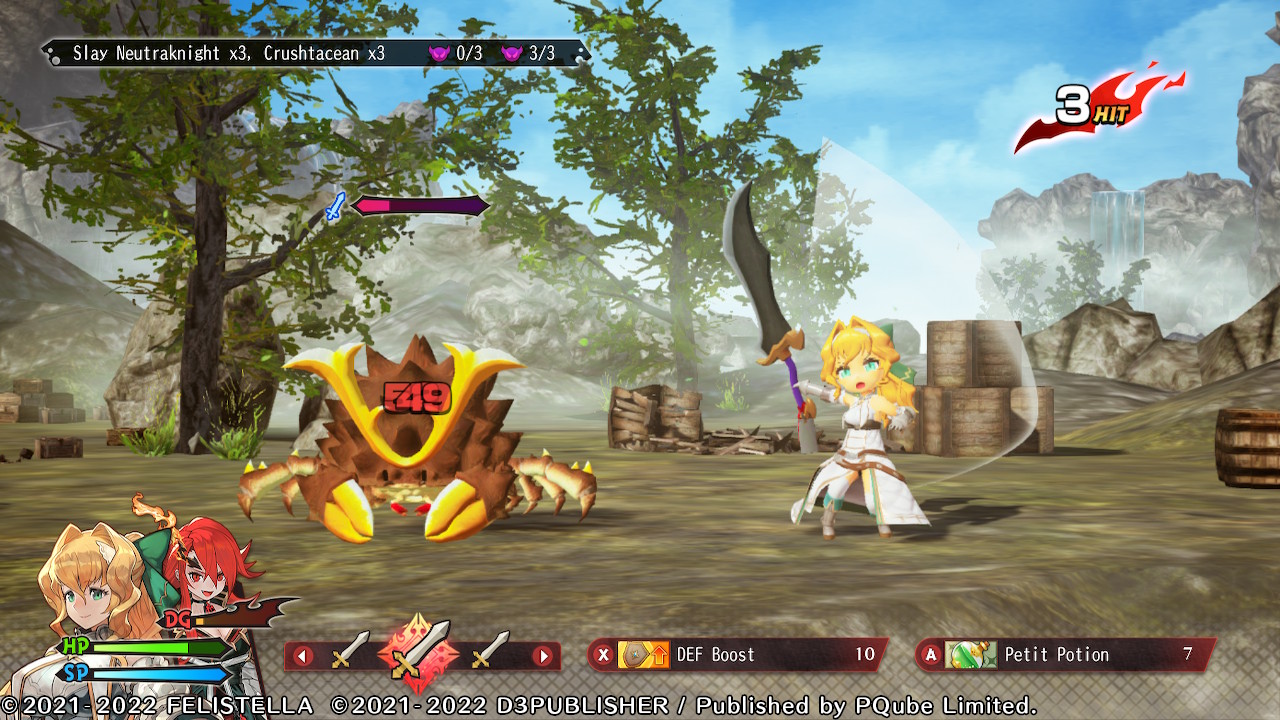The width and height of the screenshot is (1280, 720).
Task: Select the DEF Boost item icon
Action: tap(641, 655)
